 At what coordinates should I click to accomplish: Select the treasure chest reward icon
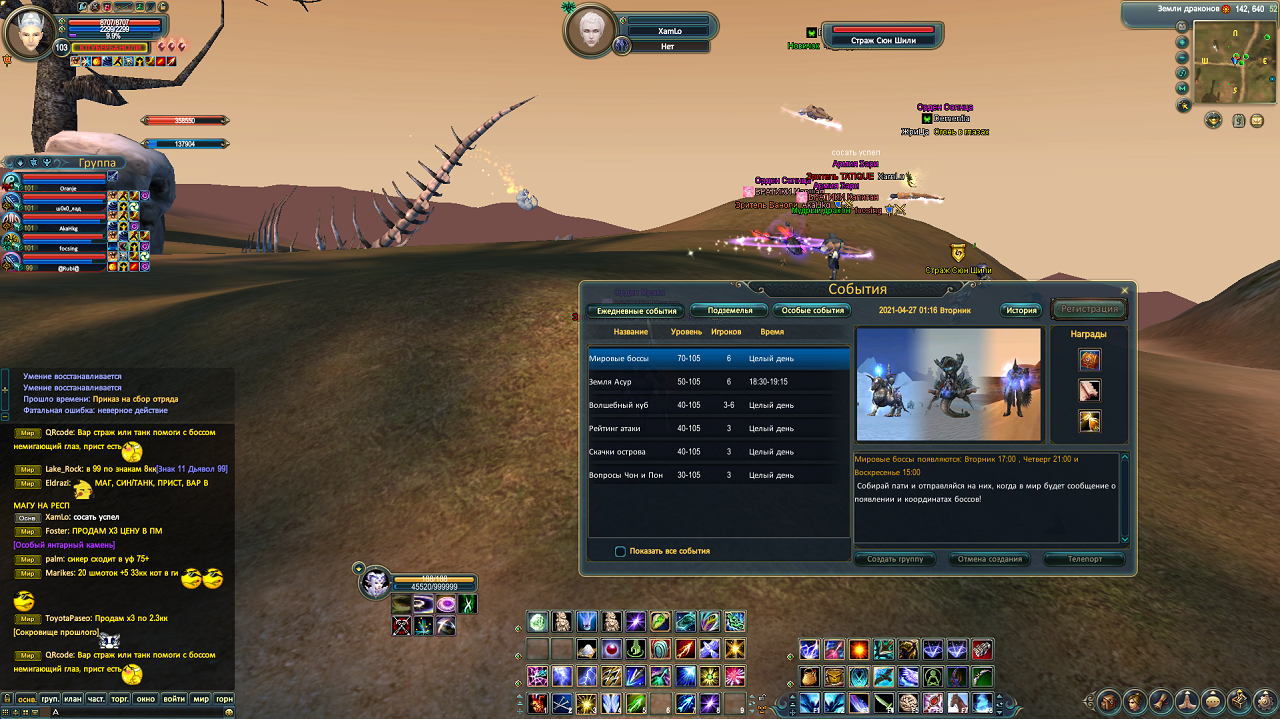[1089, 360]
